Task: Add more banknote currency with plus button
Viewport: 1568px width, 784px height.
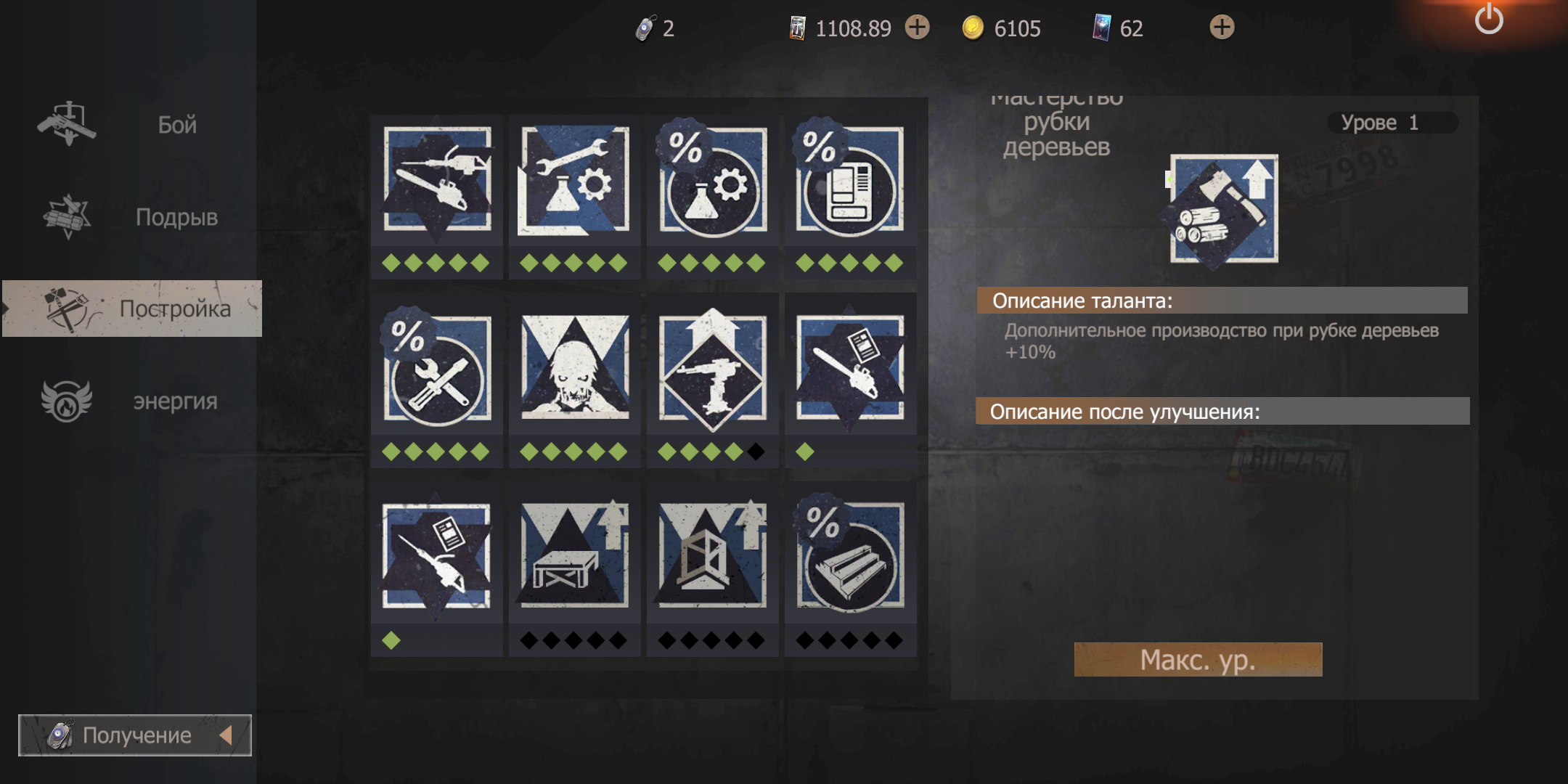Action: (918, 28)
